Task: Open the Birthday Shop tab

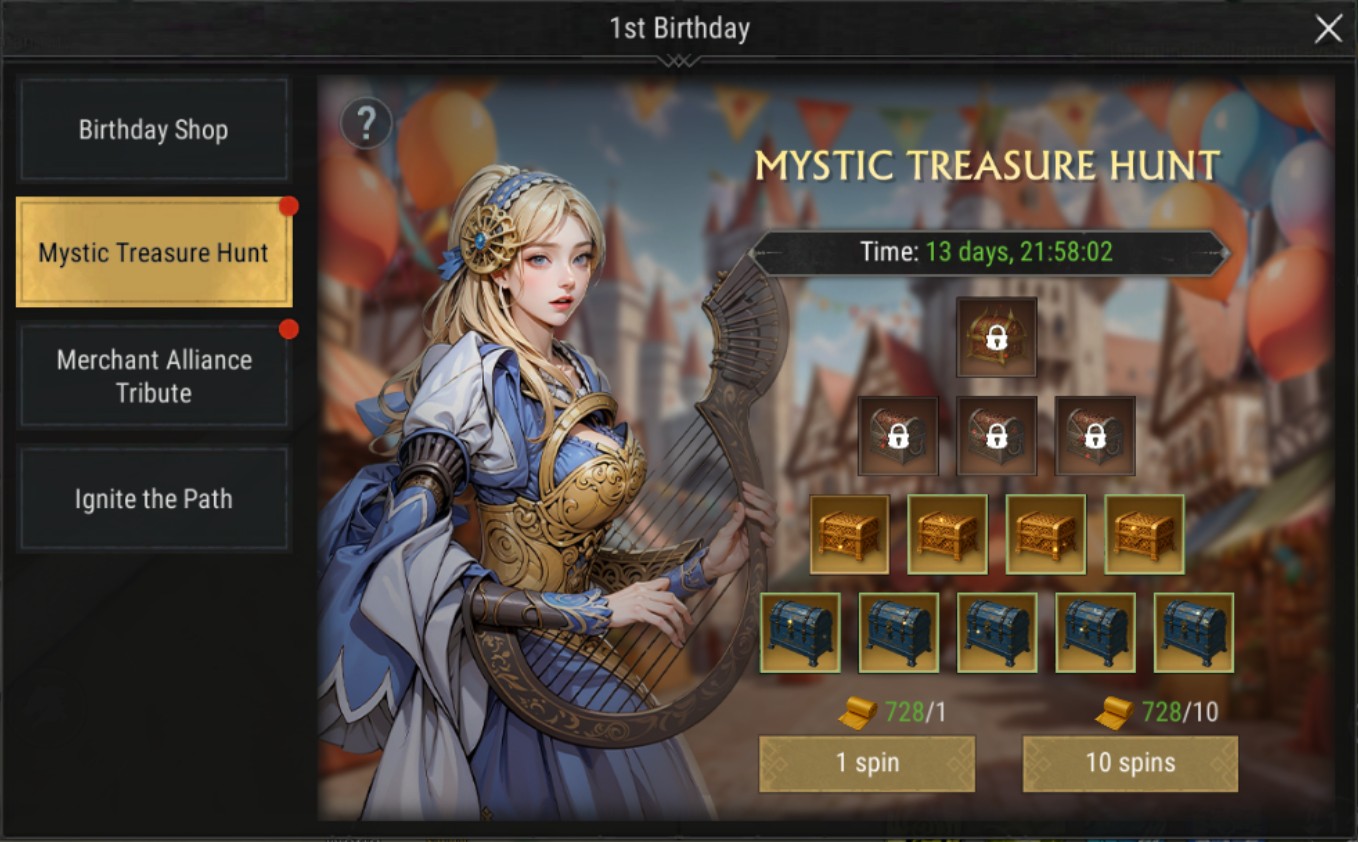Action: click(x=154, y=130)
